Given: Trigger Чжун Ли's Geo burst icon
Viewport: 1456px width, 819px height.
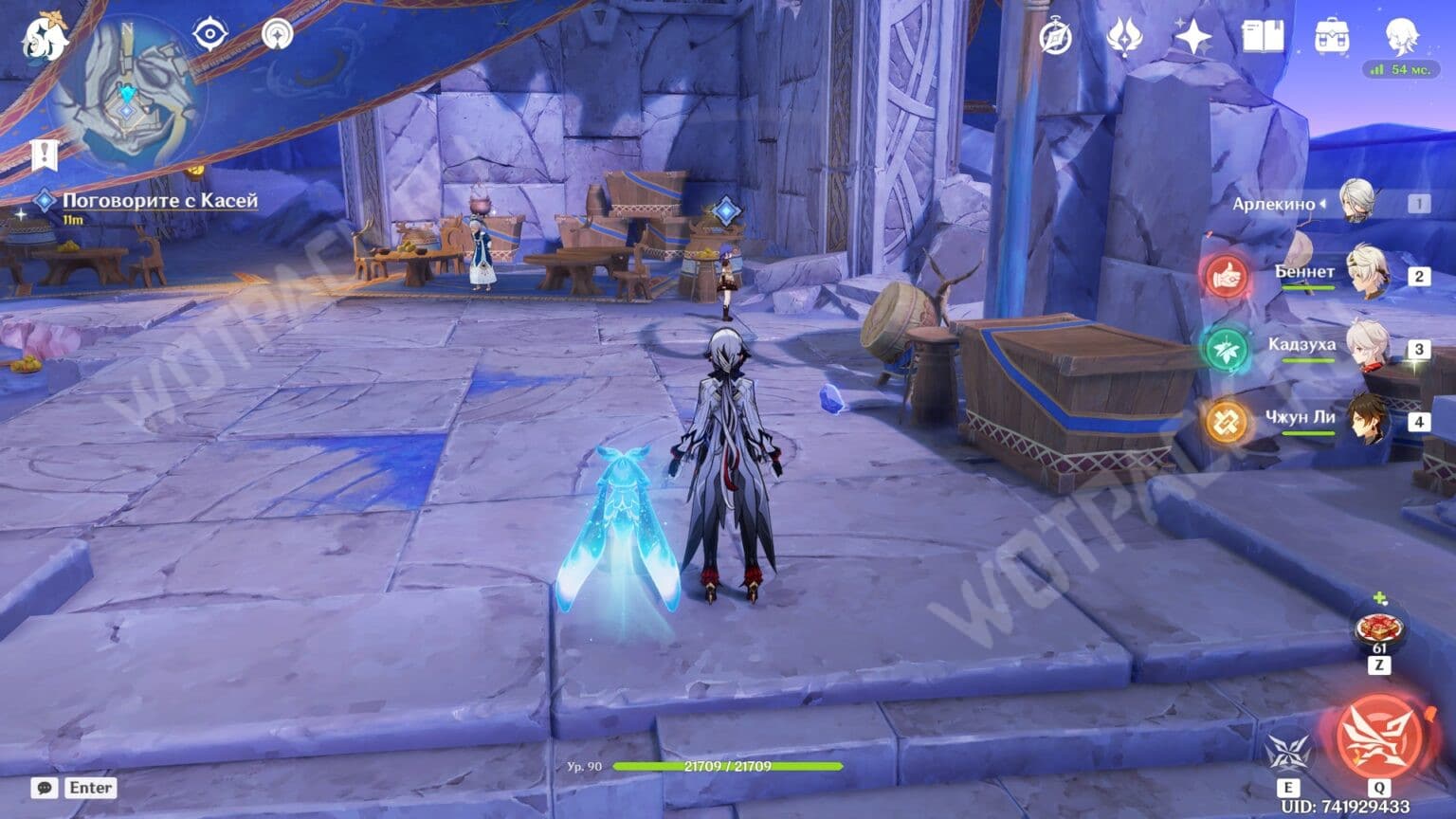Looking at the screenshot, I should 1225,419.
